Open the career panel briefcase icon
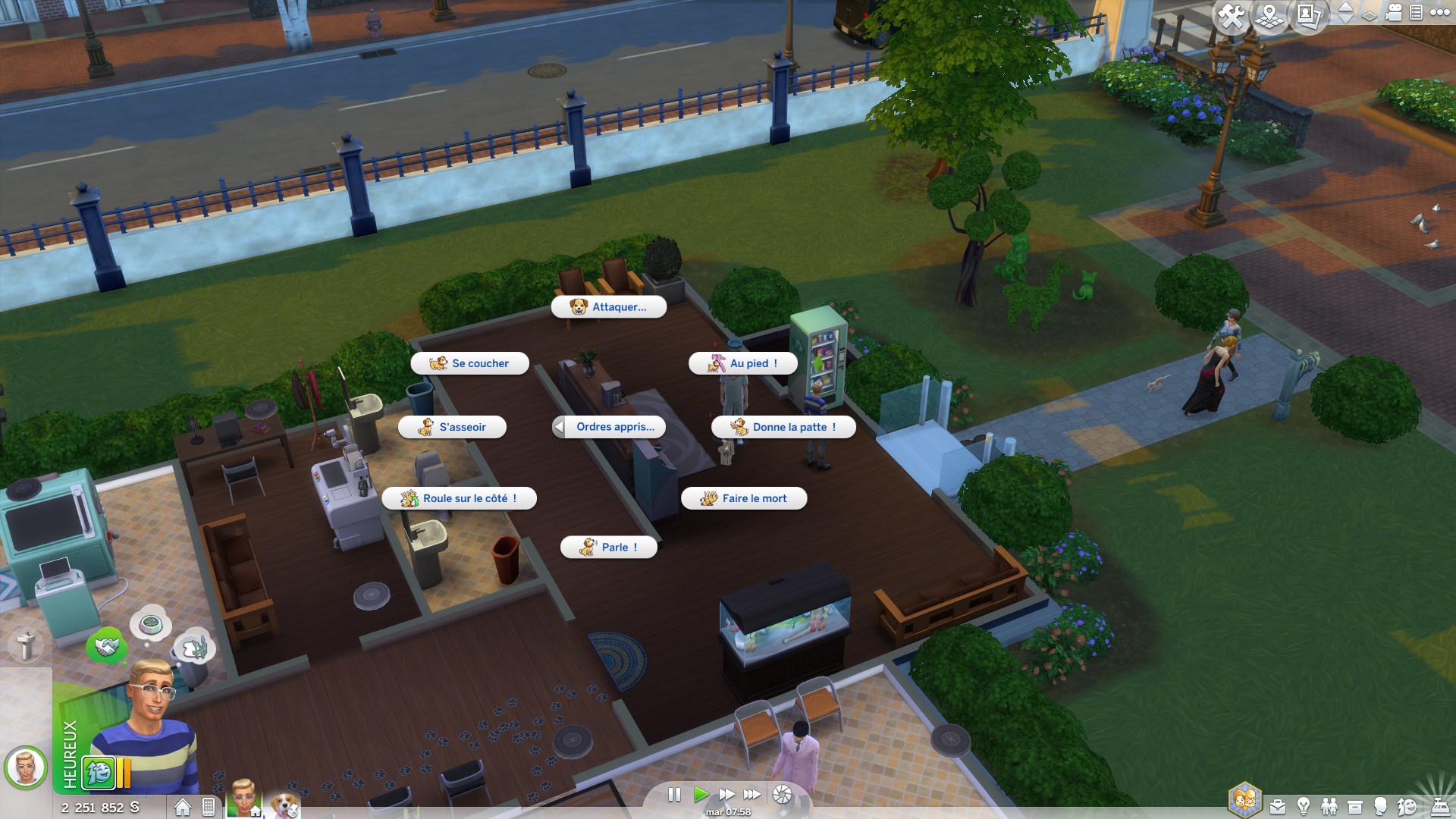Screen dimensions: 1456x819 point(1278,807)
